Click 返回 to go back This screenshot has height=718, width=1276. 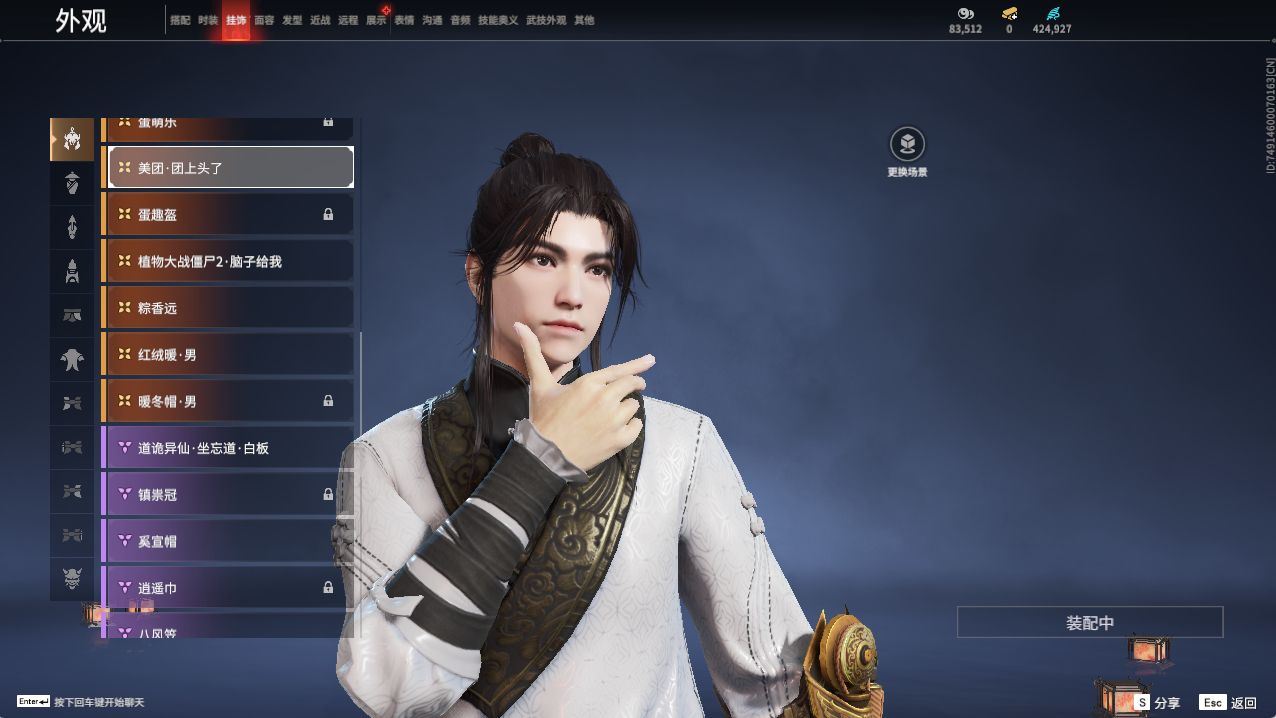coord(1228,703)
